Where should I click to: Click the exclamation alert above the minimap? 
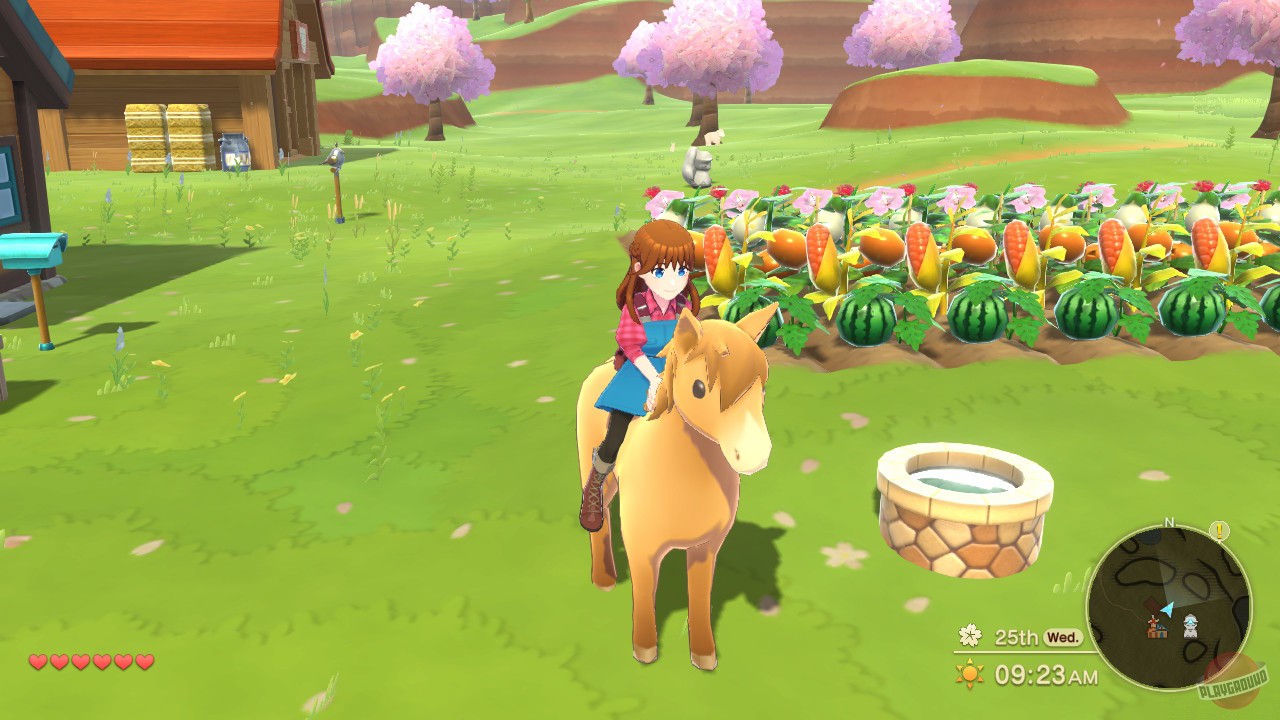point(1219,531)
